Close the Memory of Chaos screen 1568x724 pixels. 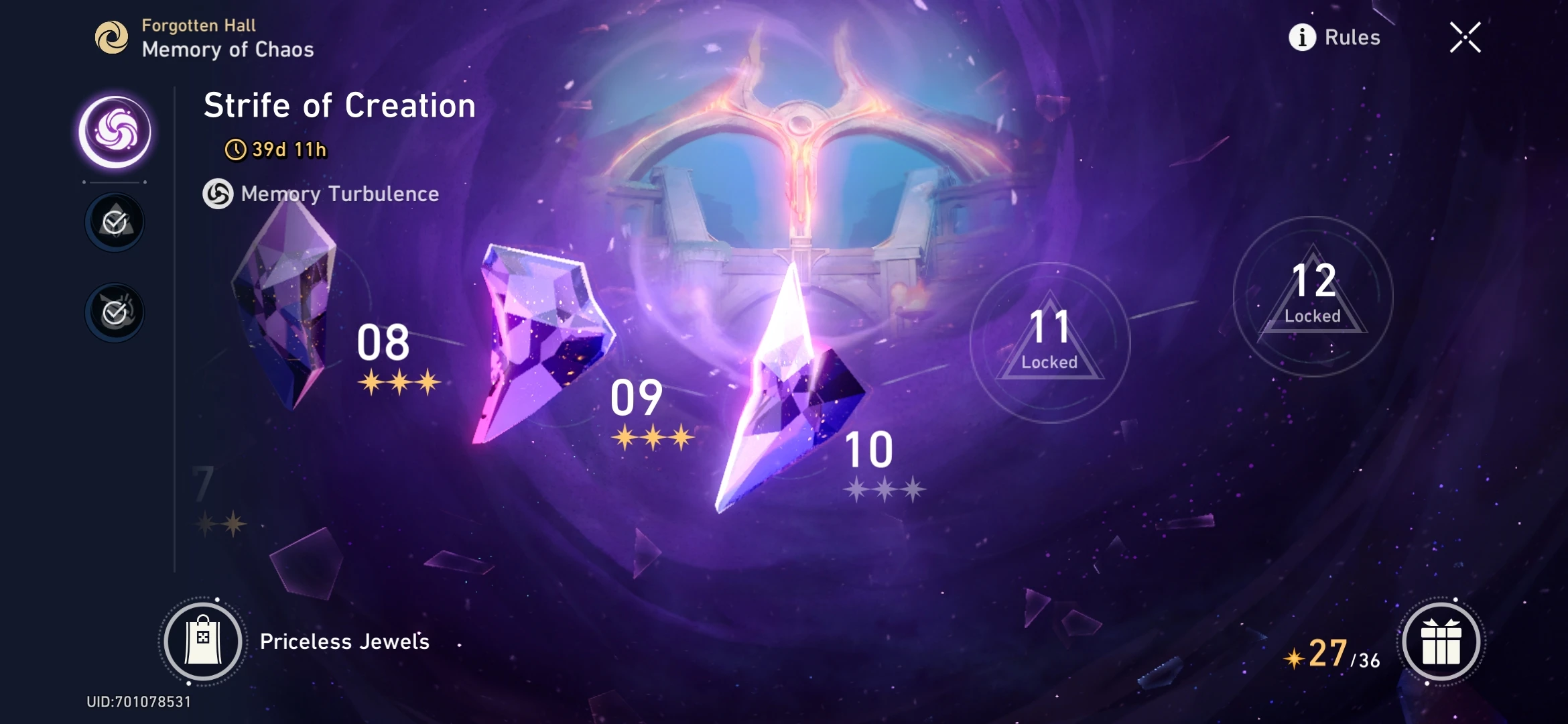click(x=1465, y=38)
